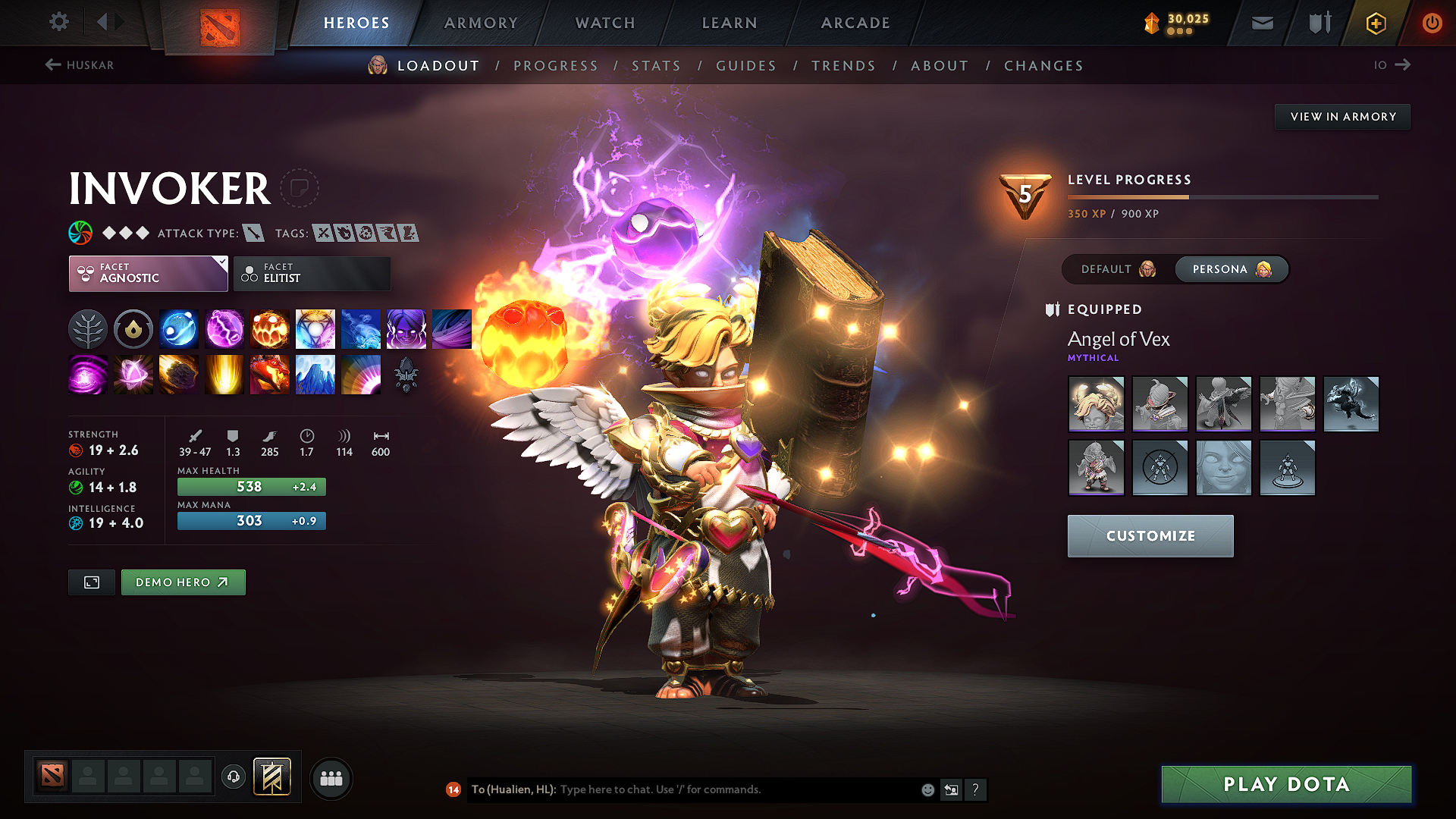Viewport: 1456px width, 819px height.
Task: Select the Elitist facet
Action: click(312, 273)
